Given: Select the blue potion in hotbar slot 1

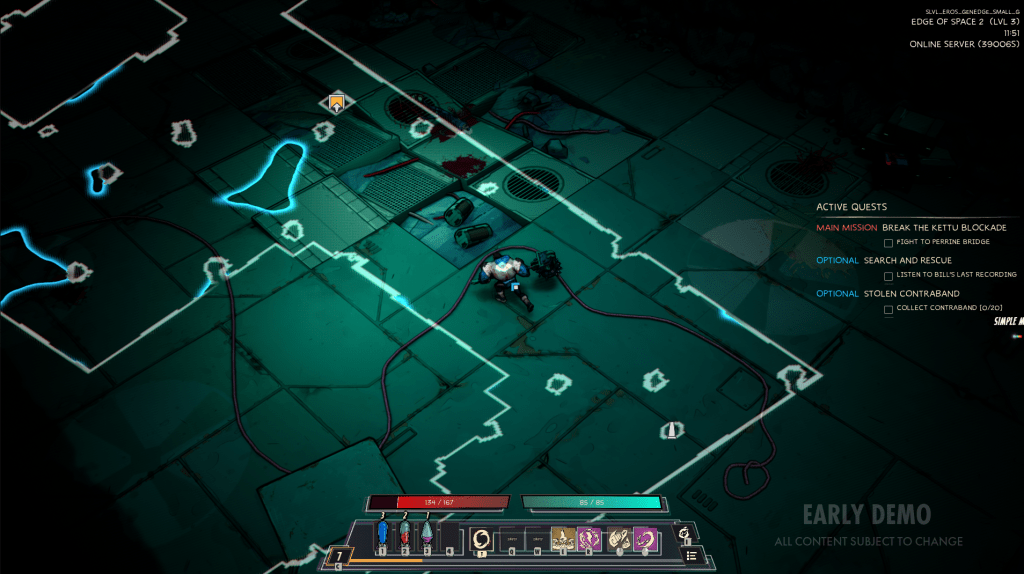Looking at the screenshot, I should (x=382, y=536).
